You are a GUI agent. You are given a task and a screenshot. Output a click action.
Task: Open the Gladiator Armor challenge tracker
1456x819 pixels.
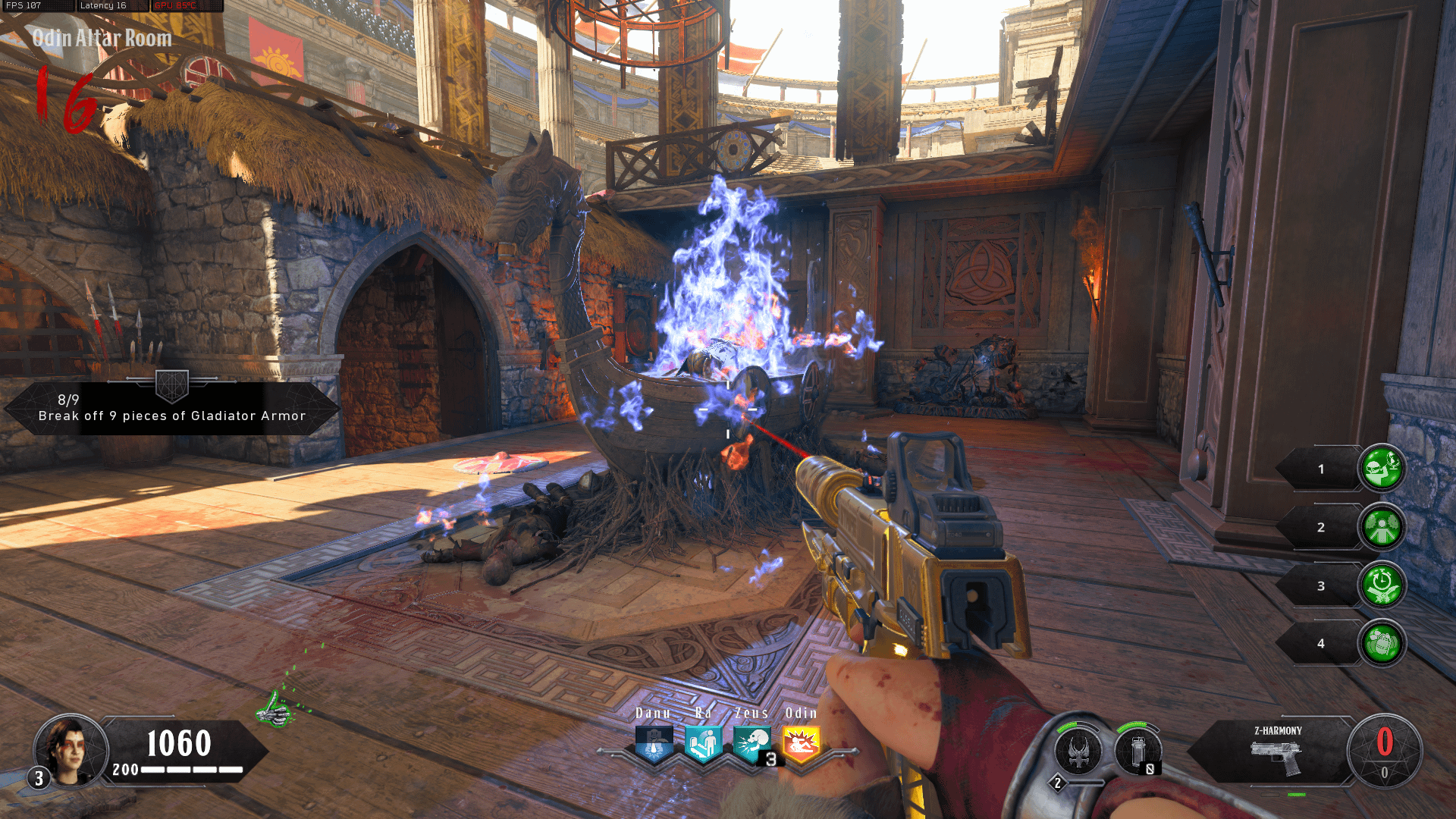click(x=172, y=408)
